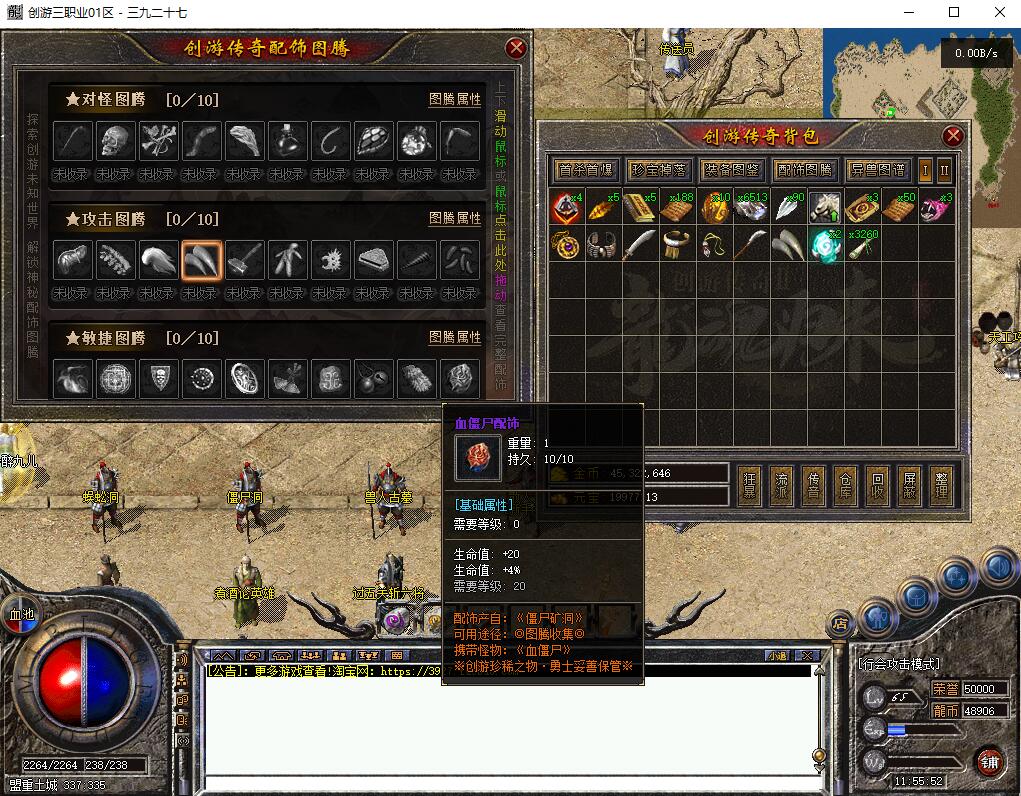The width and height of the screenshot is (1021, 796).
Task: Open the 珍宝掉落 treasure drops page
Action: coord(658,170)
